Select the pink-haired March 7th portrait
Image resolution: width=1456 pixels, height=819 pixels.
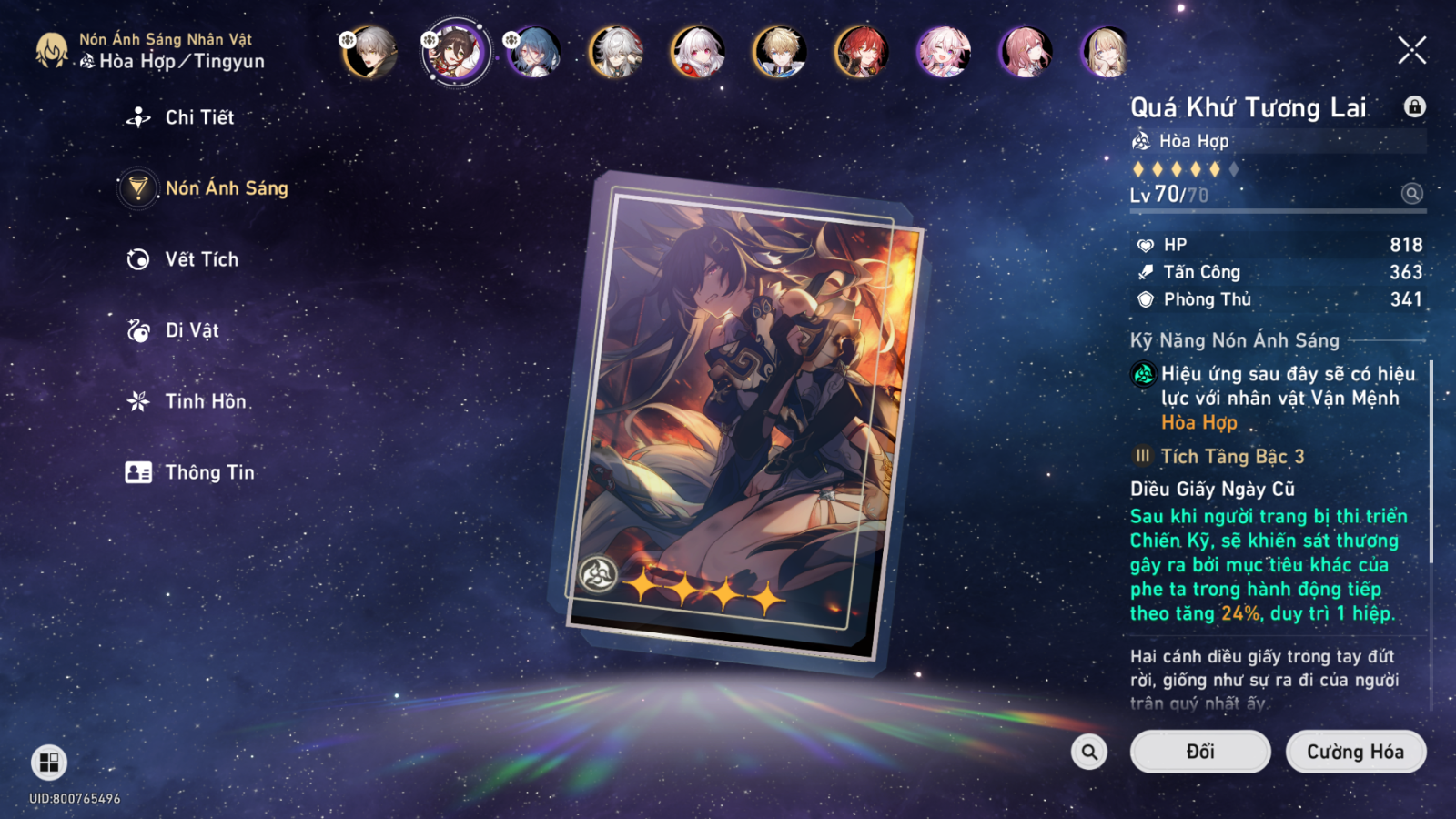click(x=944, y=52)
